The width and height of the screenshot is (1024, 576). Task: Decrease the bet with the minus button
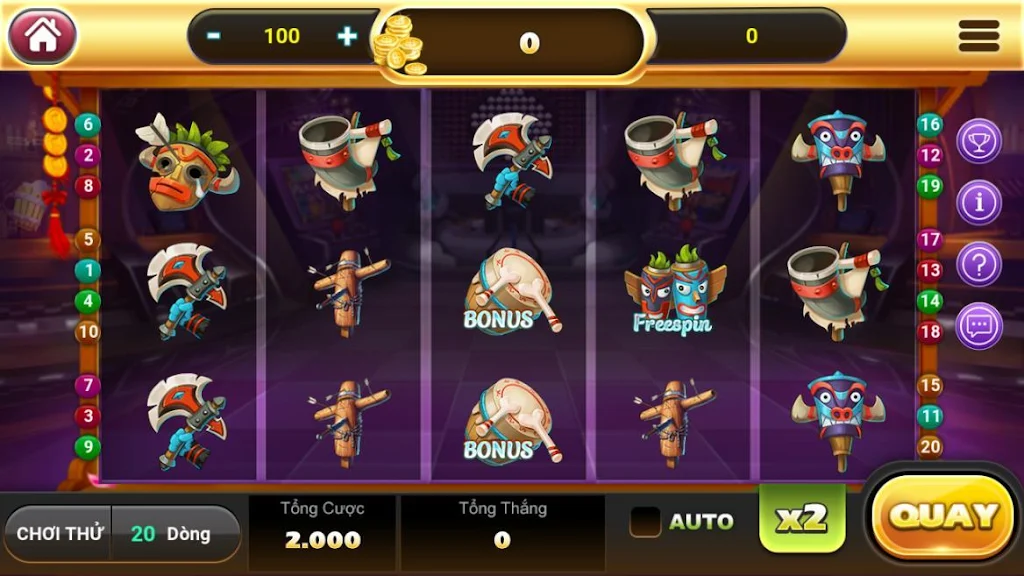click(x=214, y=37)
